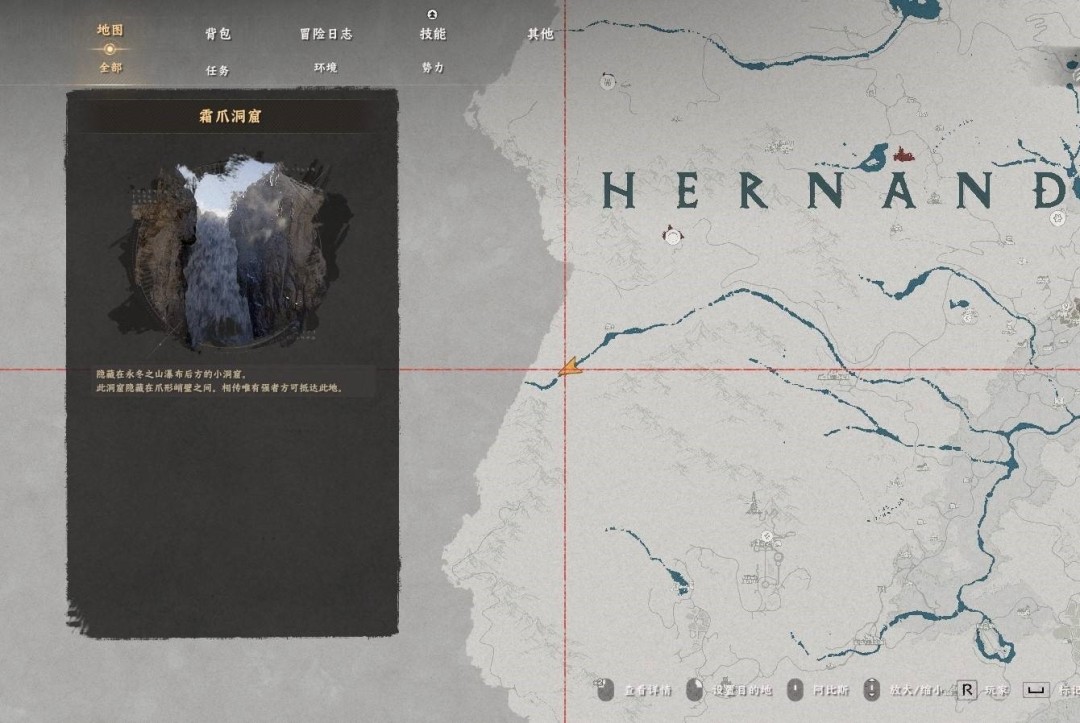Switch to the 地图 (Map) tab
The width and height of the screenshot is (1080, 723).
tap(110, 30)
